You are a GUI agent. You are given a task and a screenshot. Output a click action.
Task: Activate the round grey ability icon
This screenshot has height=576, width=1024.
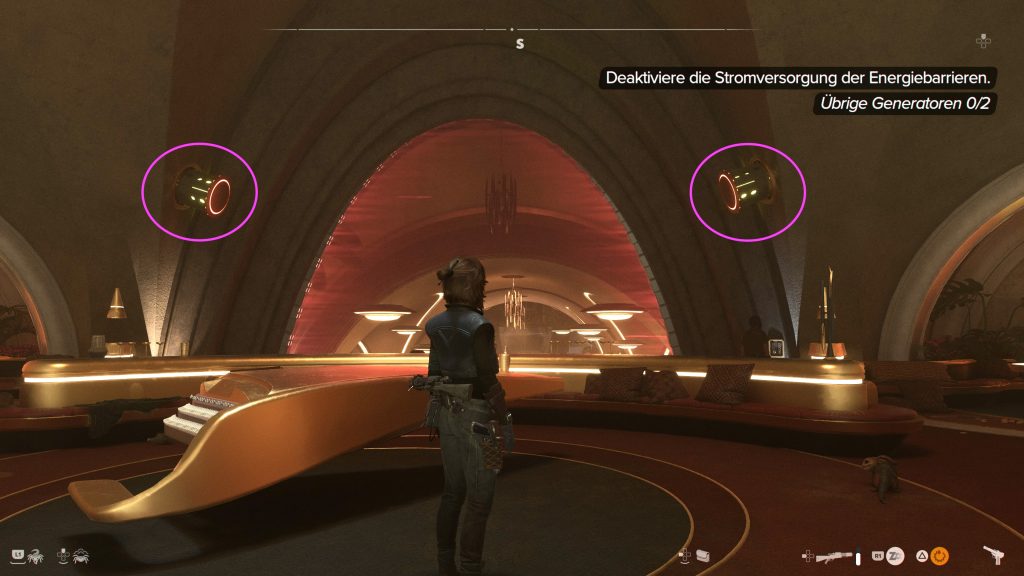[x=896, y=555]
